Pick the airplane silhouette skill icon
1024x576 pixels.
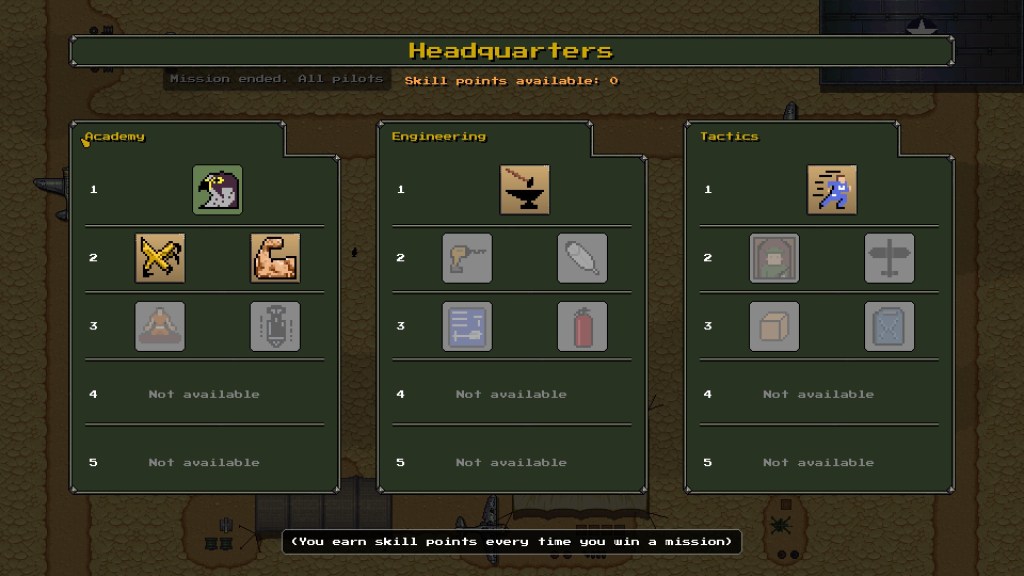click(889, 258)
